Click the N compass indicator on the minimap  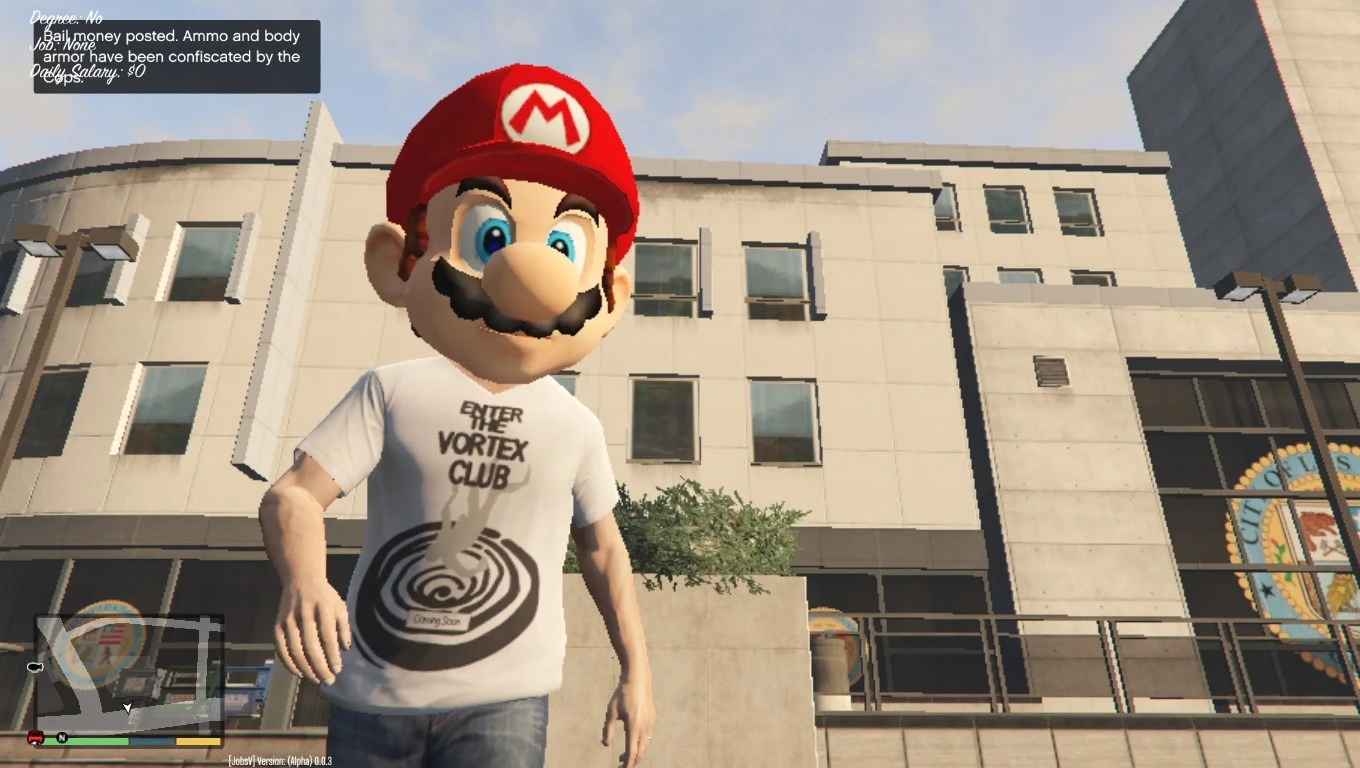click(60, 739)
